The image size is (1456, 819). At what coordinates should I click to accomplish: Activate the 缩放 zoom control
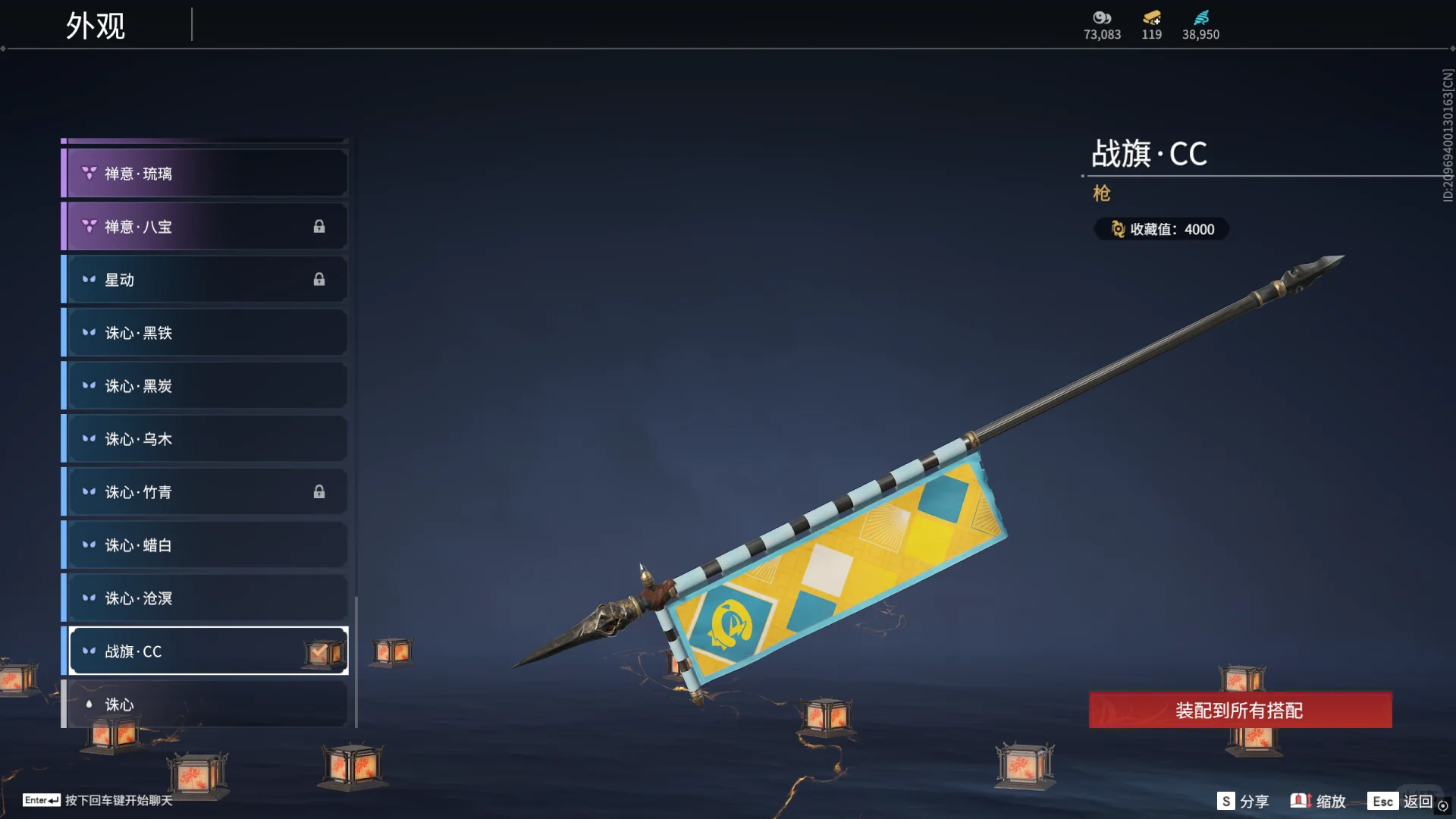click(1319, 801)
